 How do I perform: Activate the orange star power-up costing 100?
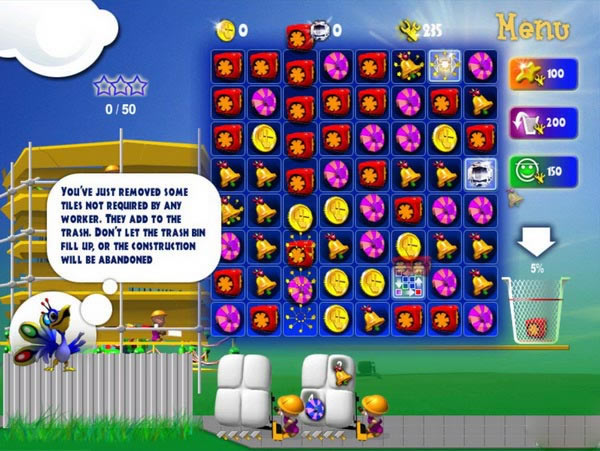click(538, 74)
